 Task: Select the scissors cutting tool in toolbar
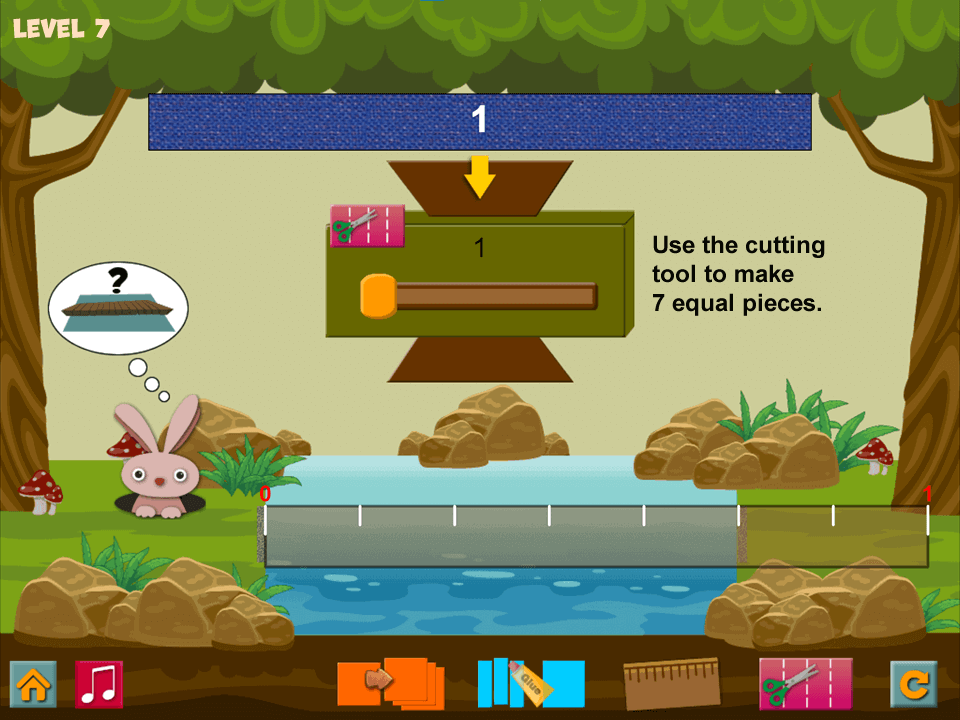point(805,684)
